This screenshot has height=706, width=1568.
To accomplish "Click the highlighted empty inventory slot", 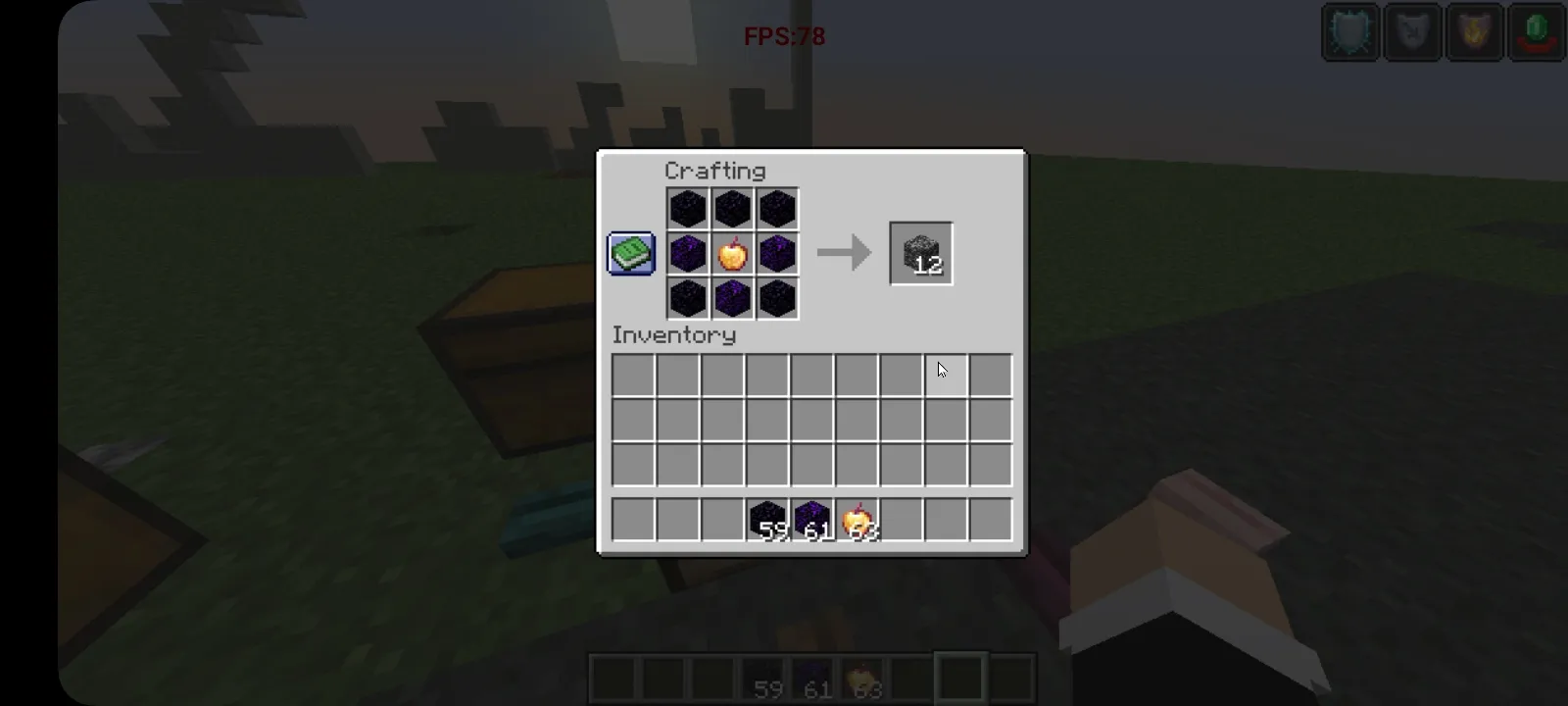I will tap(947, 375).
